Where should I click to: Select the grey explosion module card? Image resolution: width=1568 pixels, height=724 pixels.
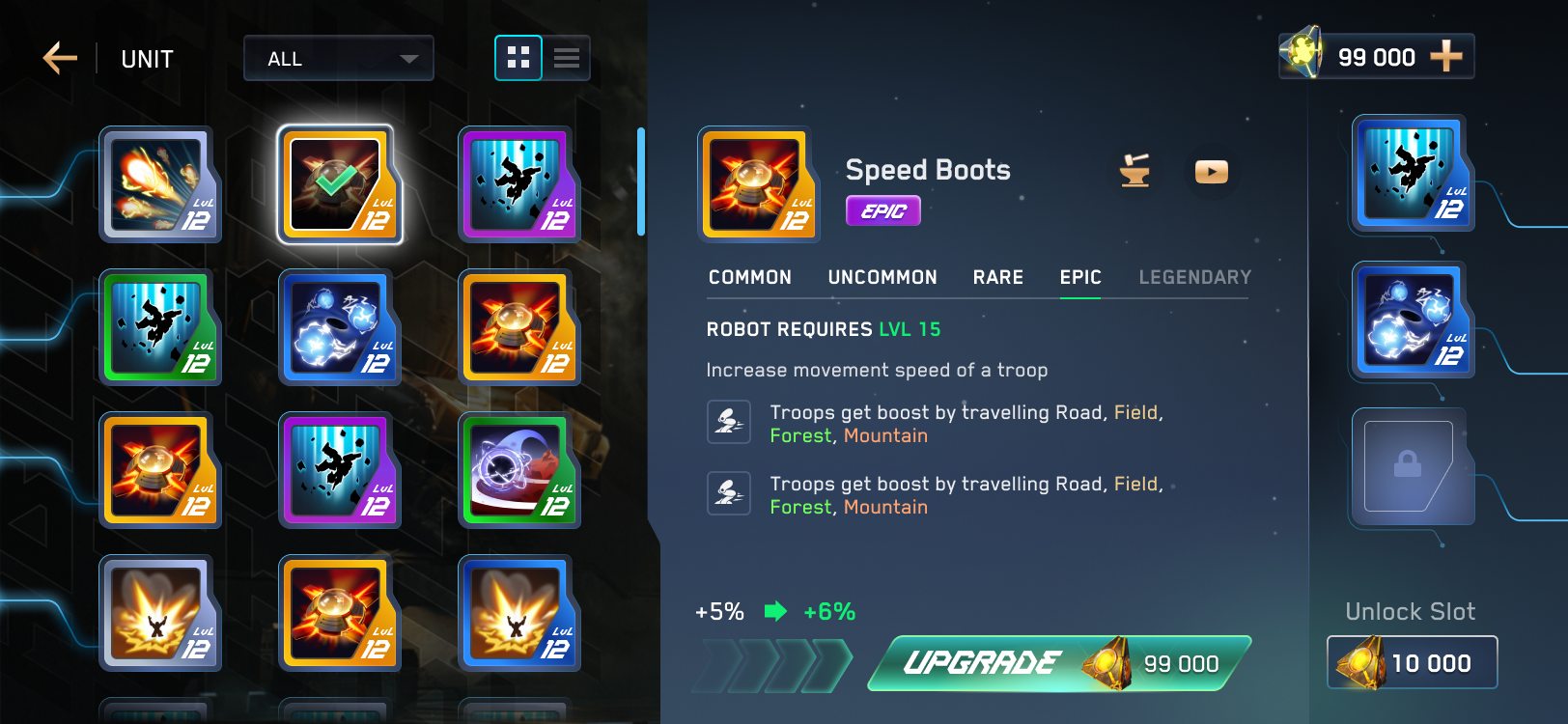(160, 612)
